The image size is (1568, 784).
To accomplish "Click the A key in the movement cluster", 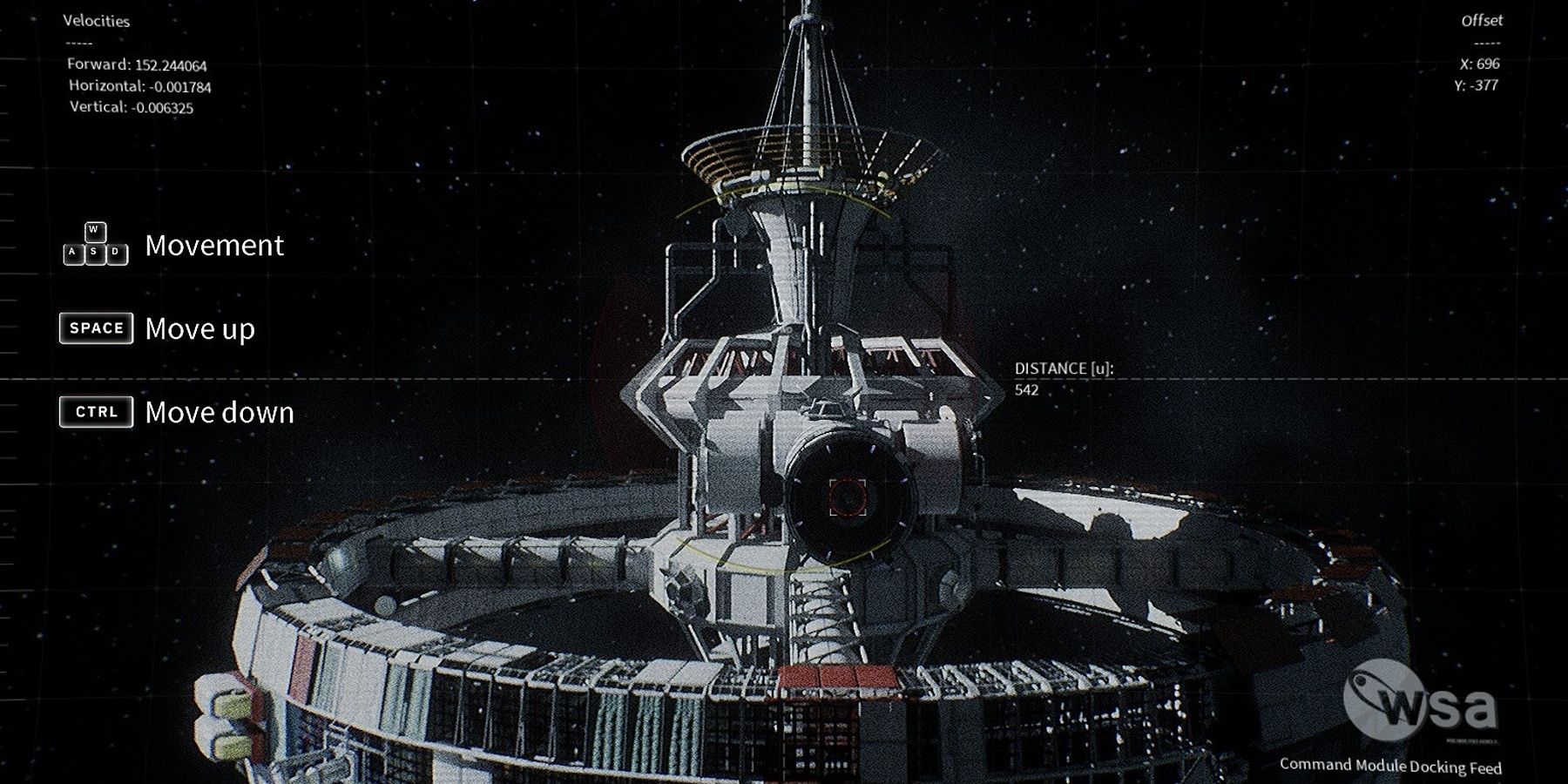I will [x=72, y=253].
